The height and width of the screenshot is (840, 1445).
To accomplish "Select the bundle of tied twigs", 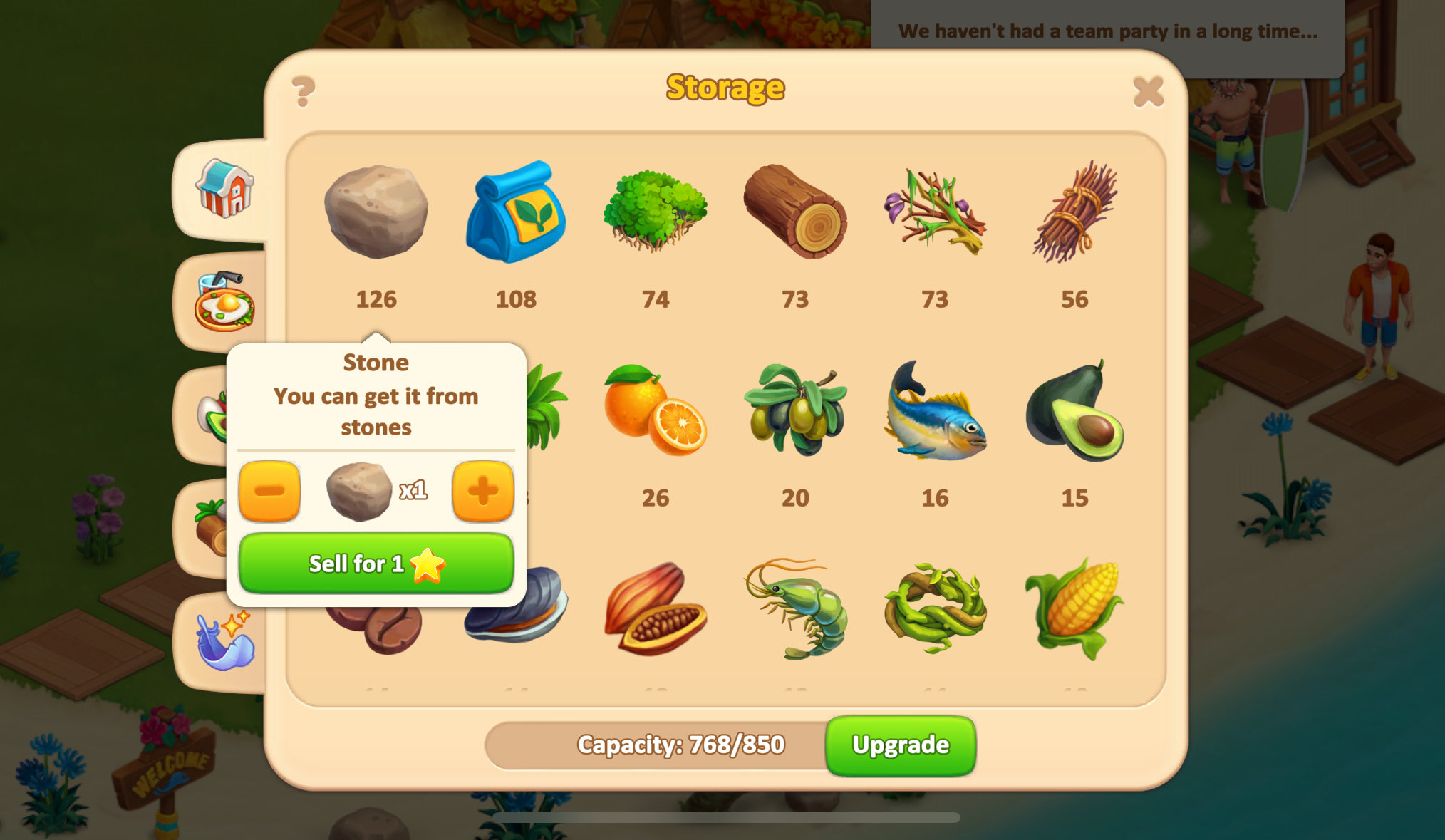I will [x=1074, y=212].
